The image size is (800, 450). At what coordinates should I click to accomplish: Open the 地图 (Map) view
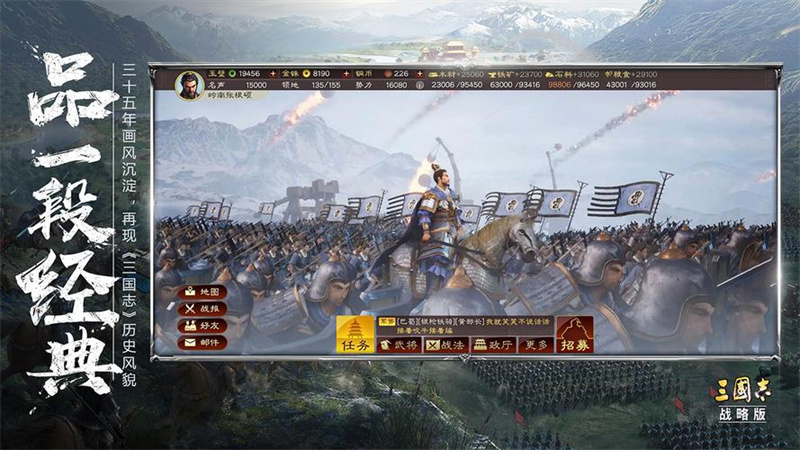pos(201,291)
